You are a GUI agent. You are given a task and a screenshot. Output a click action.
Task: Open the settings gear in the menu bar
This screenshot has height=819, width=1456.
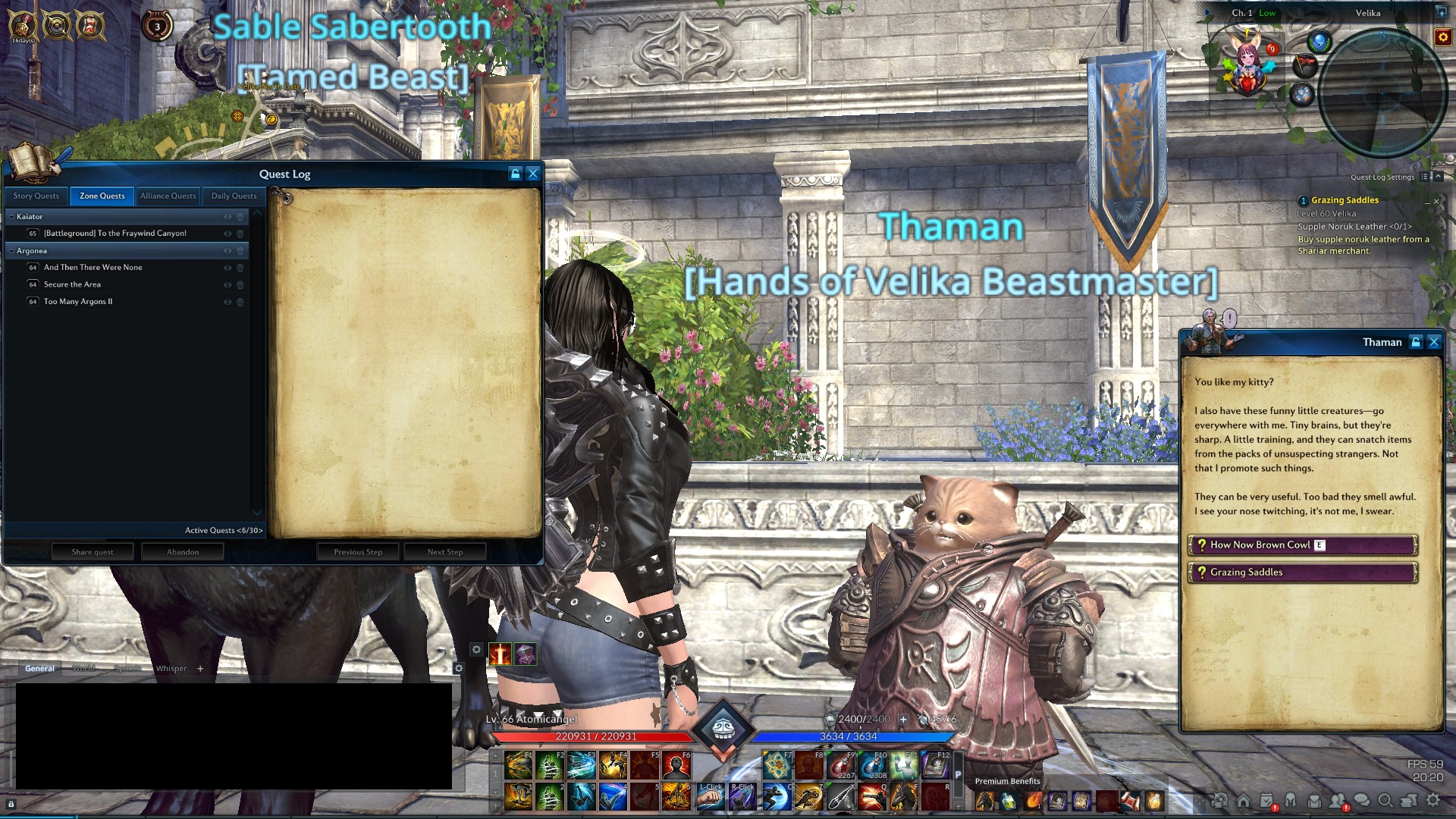pyautogui.click(x=1432, y=800)
